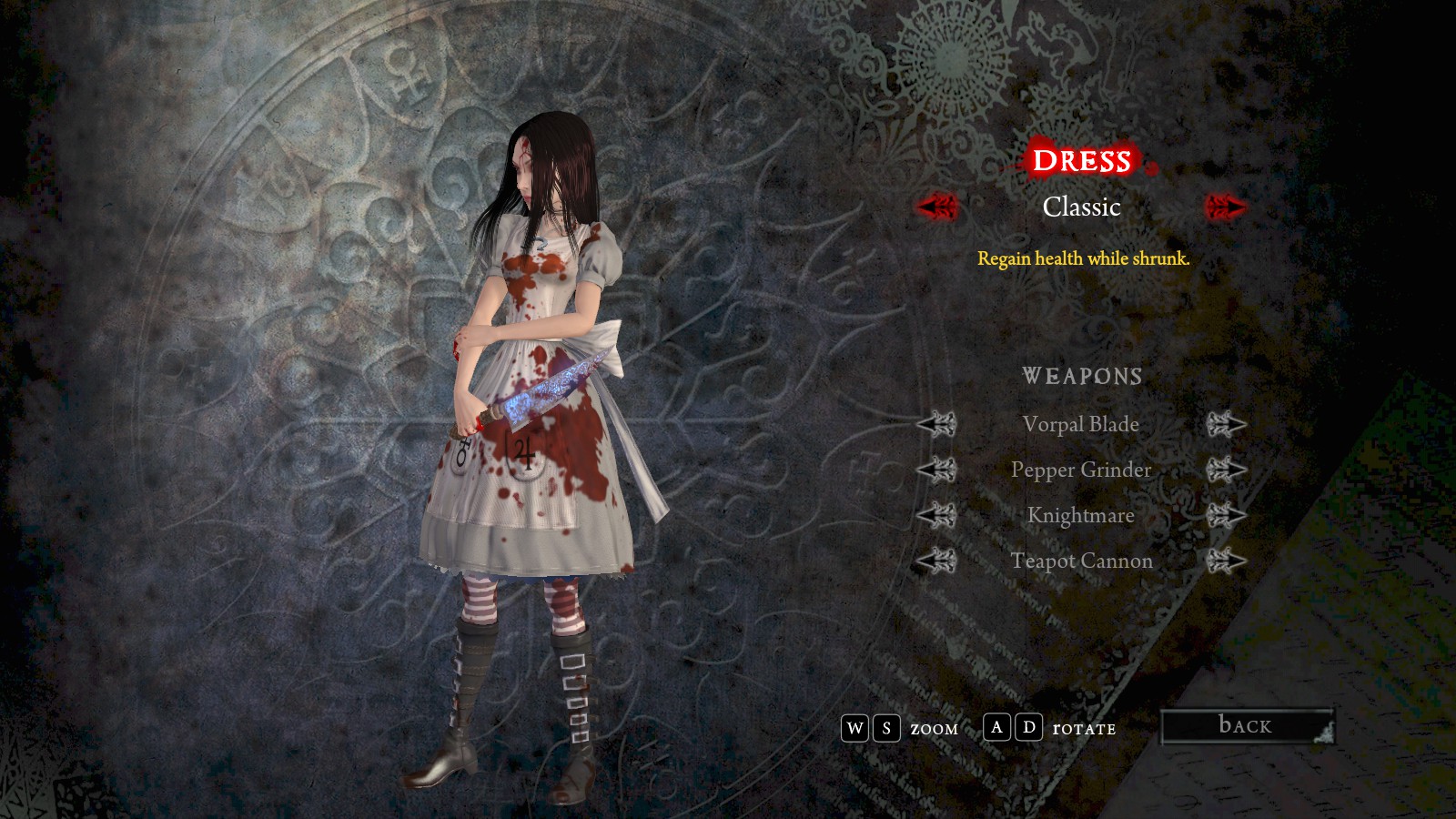
Task: Select the Knightmare weapon entry
Action: [x=1080, y=515]
